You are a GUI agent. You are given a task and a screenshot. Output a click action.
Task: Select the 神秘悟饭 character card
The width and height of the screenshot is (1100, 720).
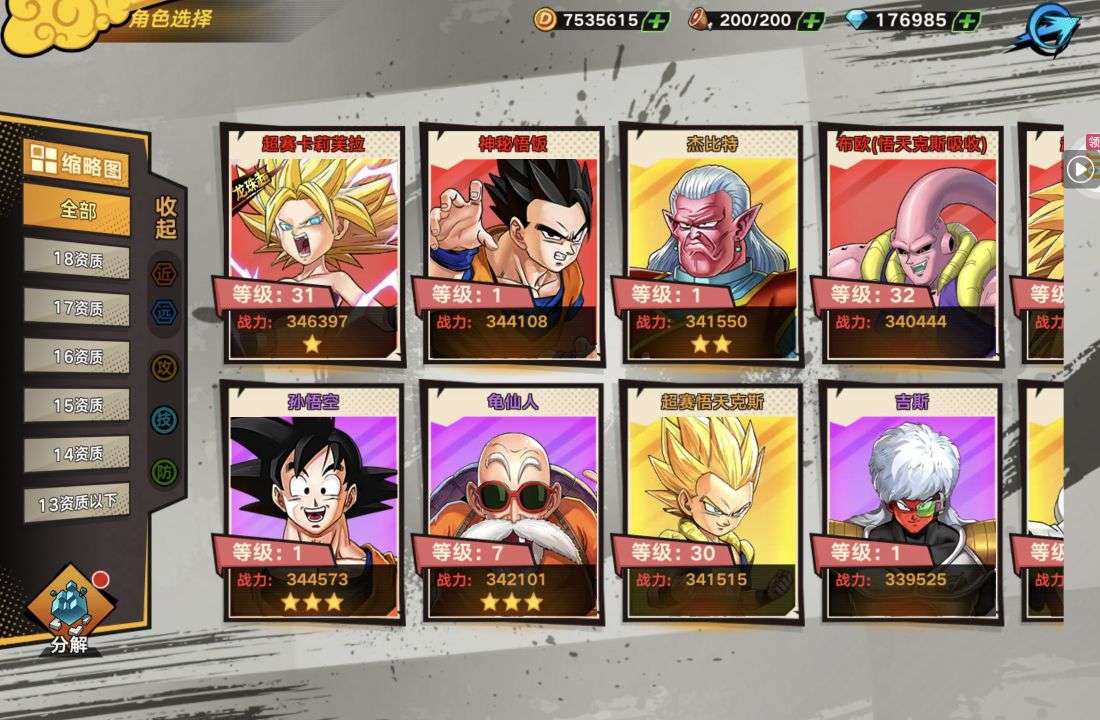512,243
